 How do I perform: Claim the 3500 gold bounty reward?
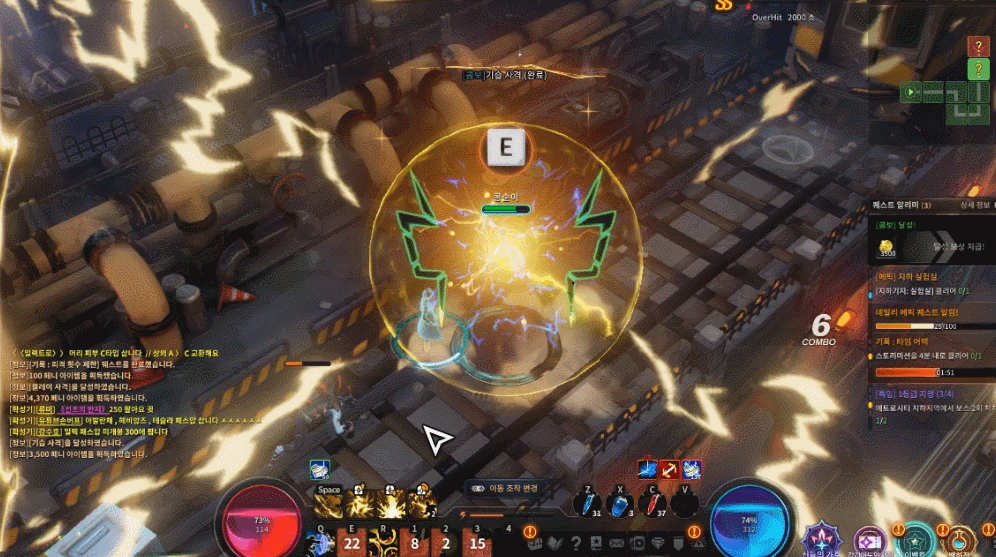coord(888,249)
